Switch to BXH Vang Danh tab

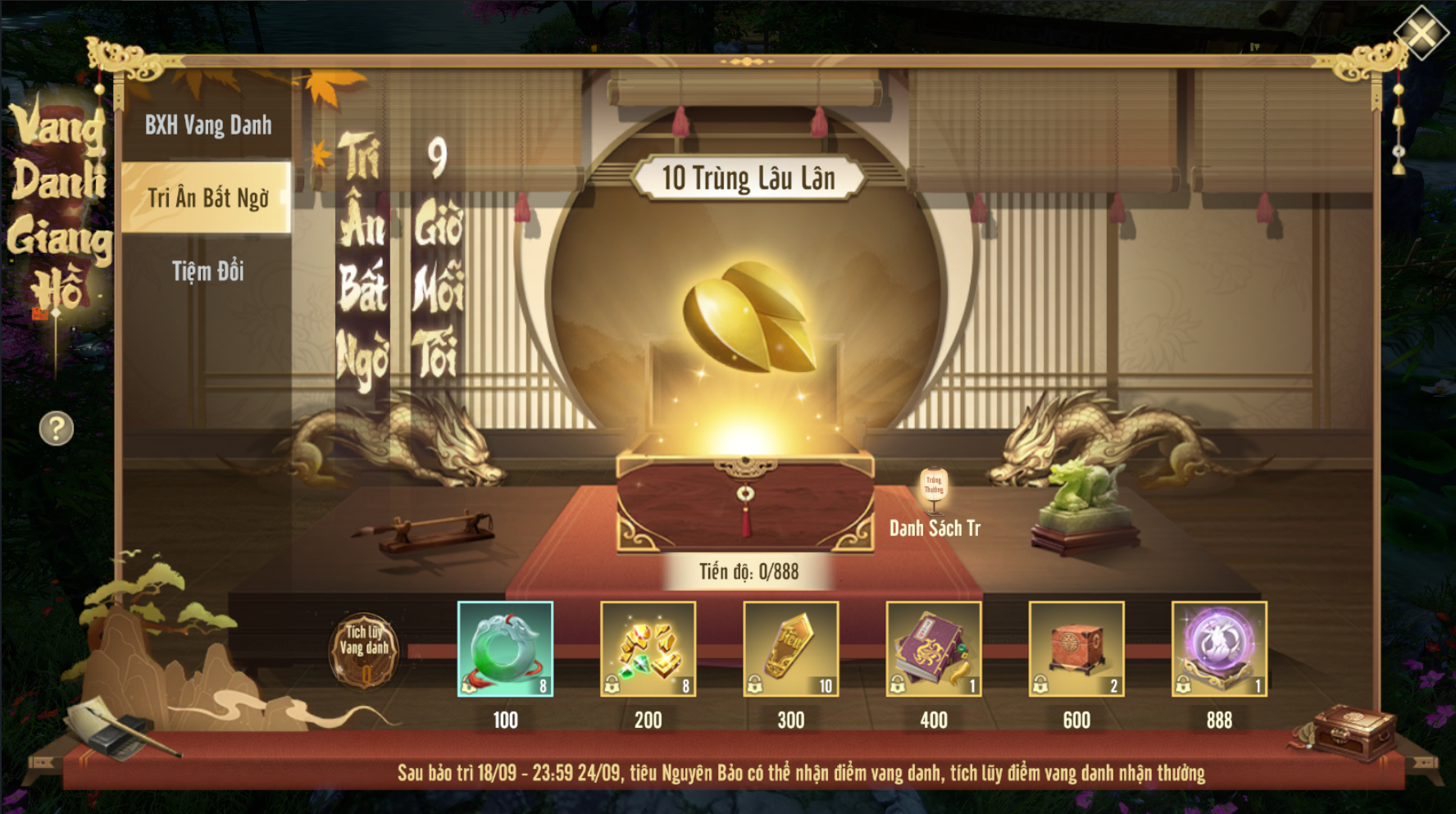207,125
